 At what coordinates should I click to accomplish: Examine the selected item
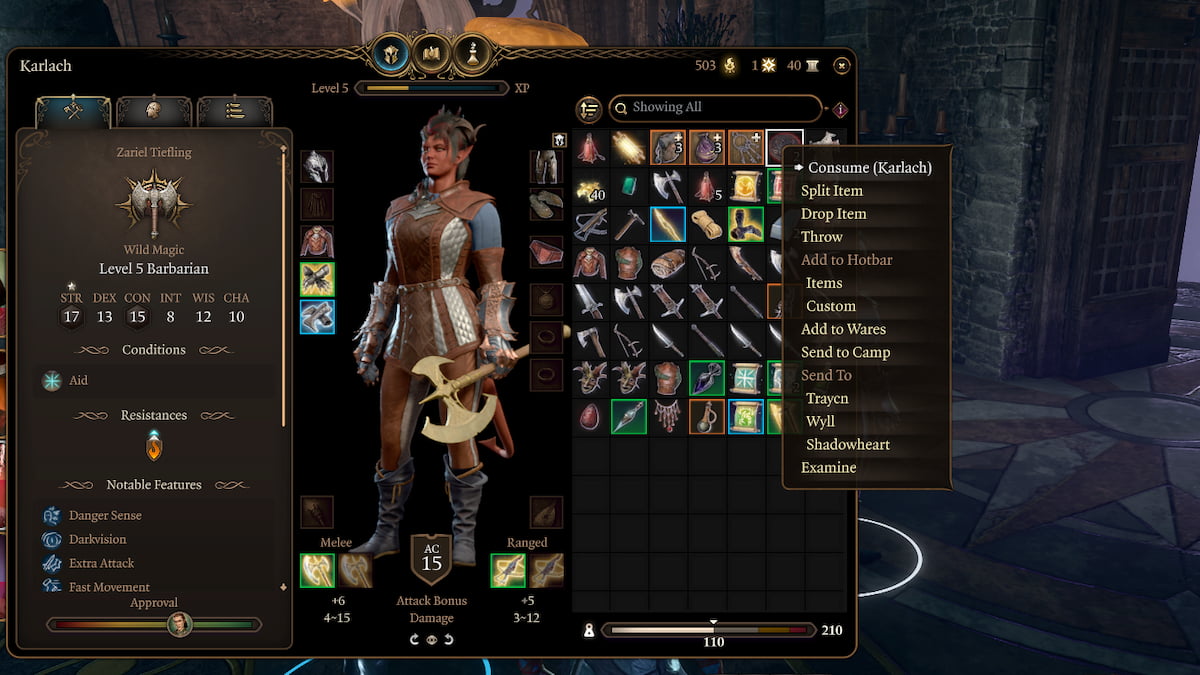coord(829,467)
